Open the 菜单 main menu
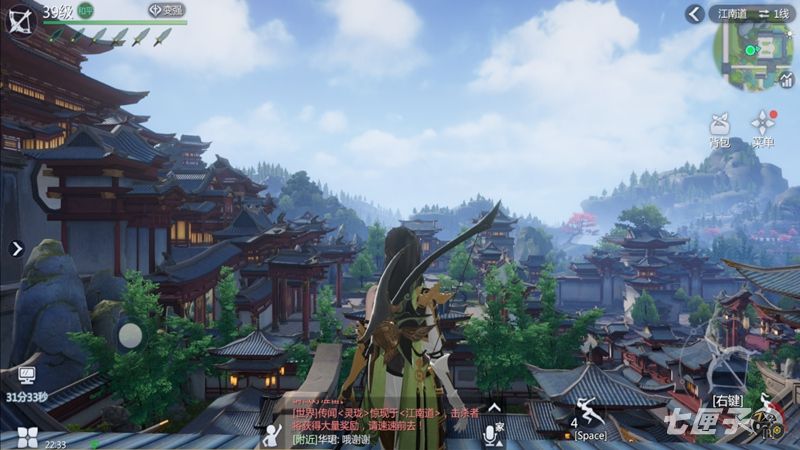 pyautogui.click(x=764, y=129)
